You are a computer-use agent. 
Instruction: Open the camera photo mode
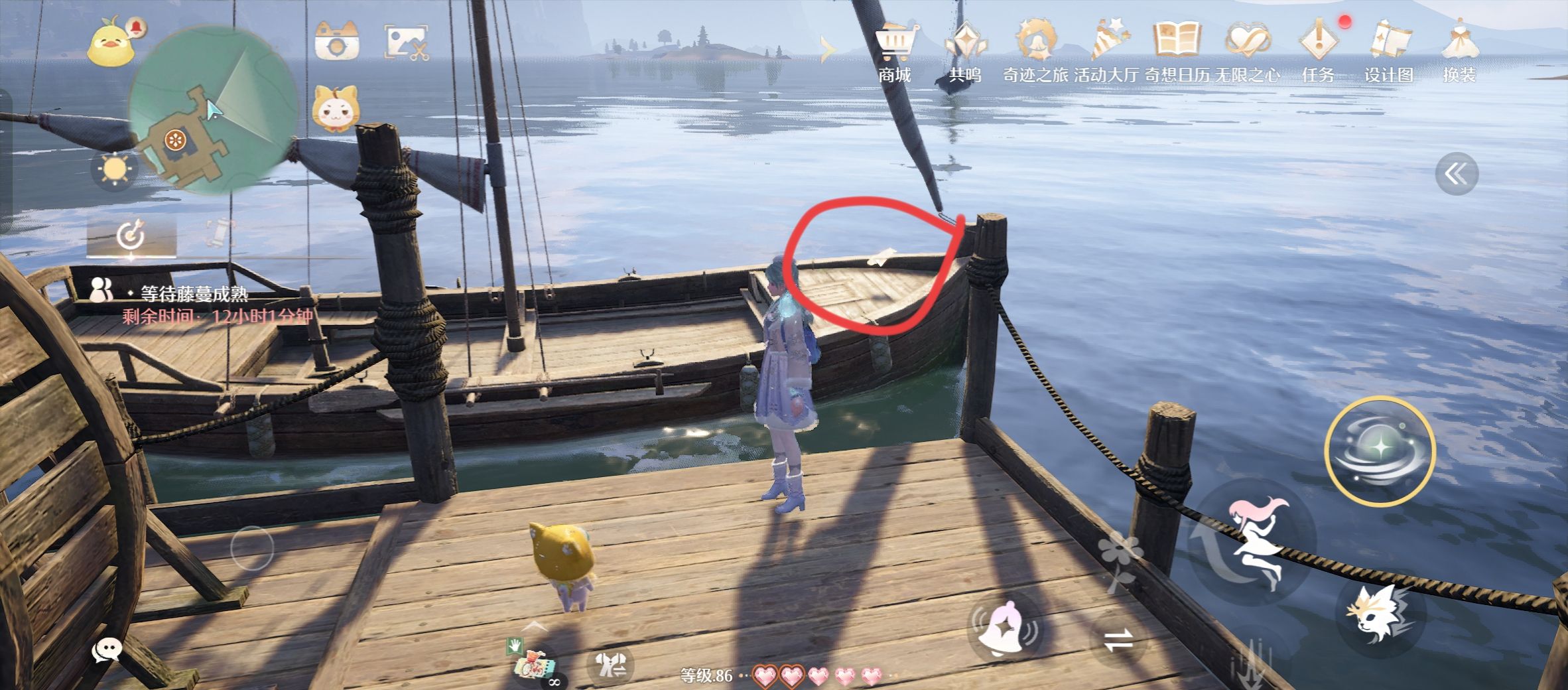pos(337,42)
